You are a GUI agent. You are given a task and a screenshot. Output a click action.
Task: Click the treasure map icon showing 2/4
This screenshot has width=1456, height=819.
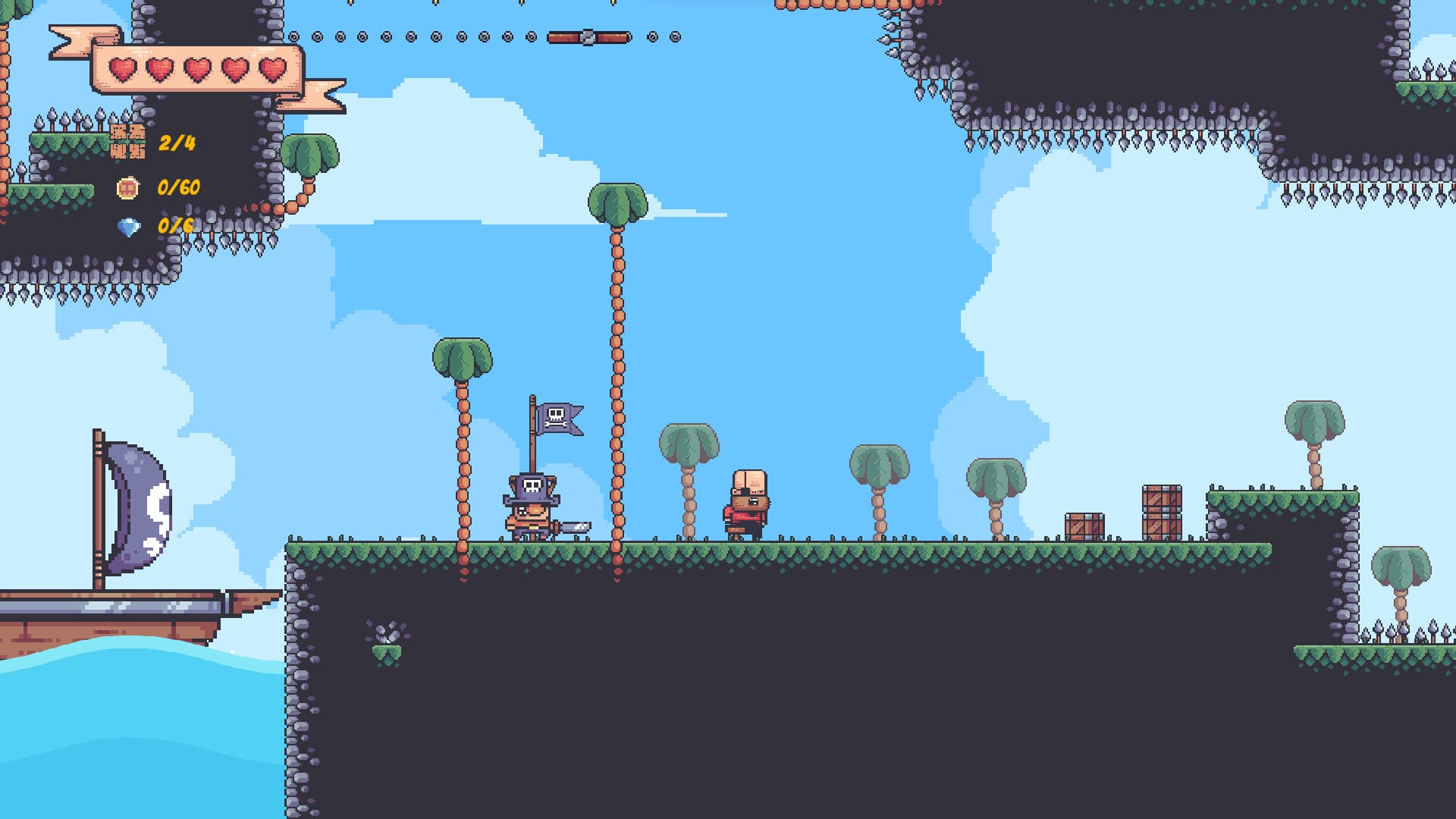click(127, 143)
